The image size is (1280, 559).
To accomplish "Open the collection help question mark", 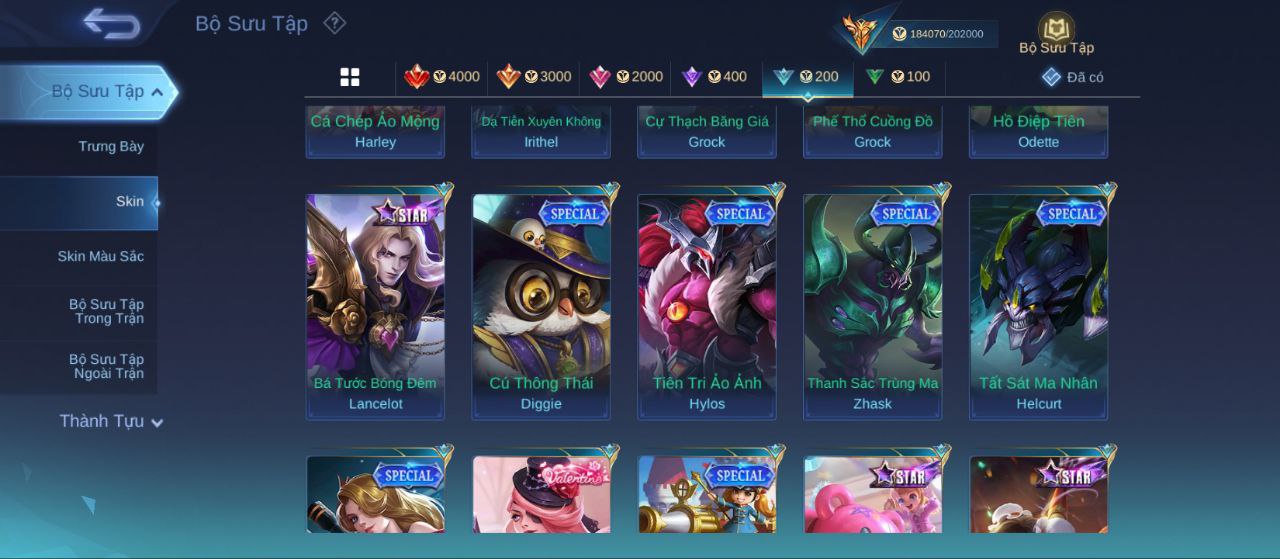I will [335, 23].
